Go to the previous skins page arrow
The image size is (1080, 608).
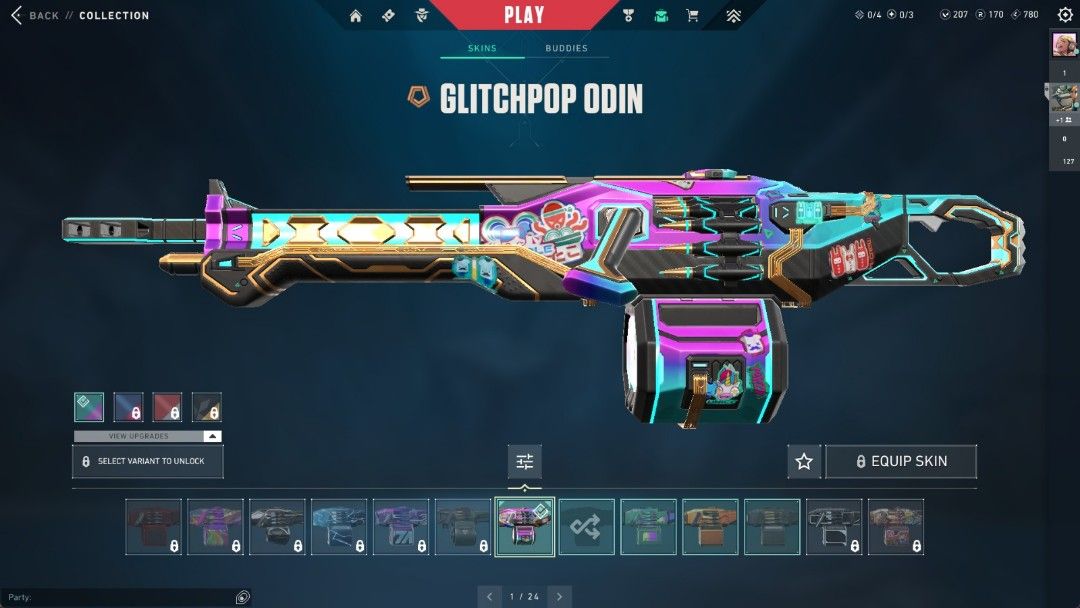489,597
